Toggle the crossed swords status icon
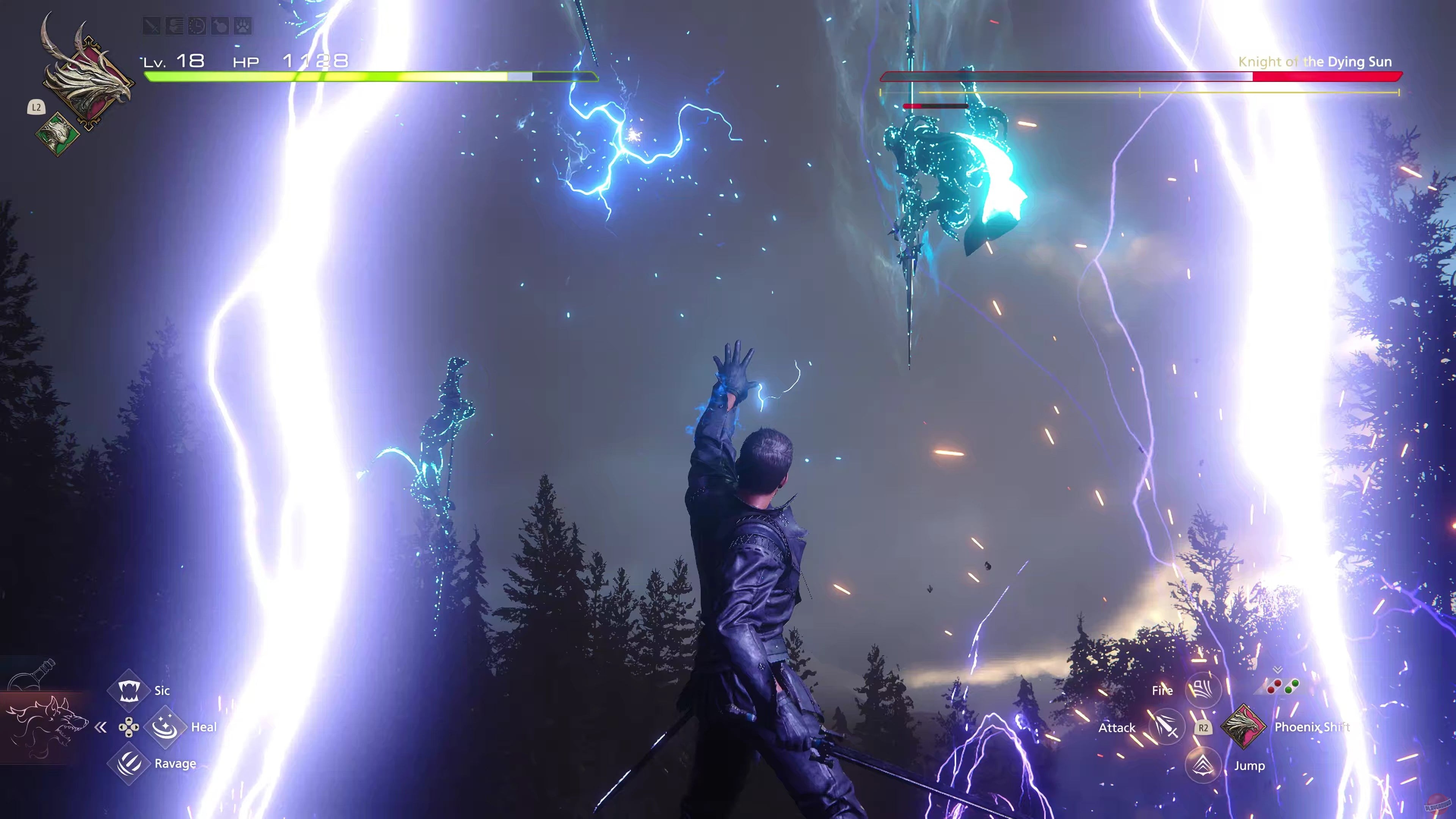Viewport: 1456px width, 819px height. point(152,27)
